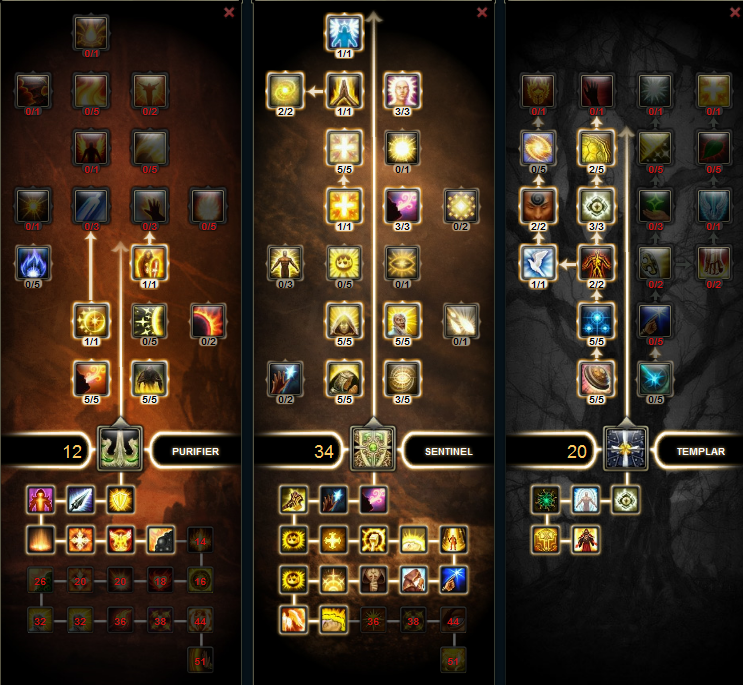The width and height of the screenshot is (743, 685).
Task: Select the golden shield ability under Purifier
Action: (120, 499)
